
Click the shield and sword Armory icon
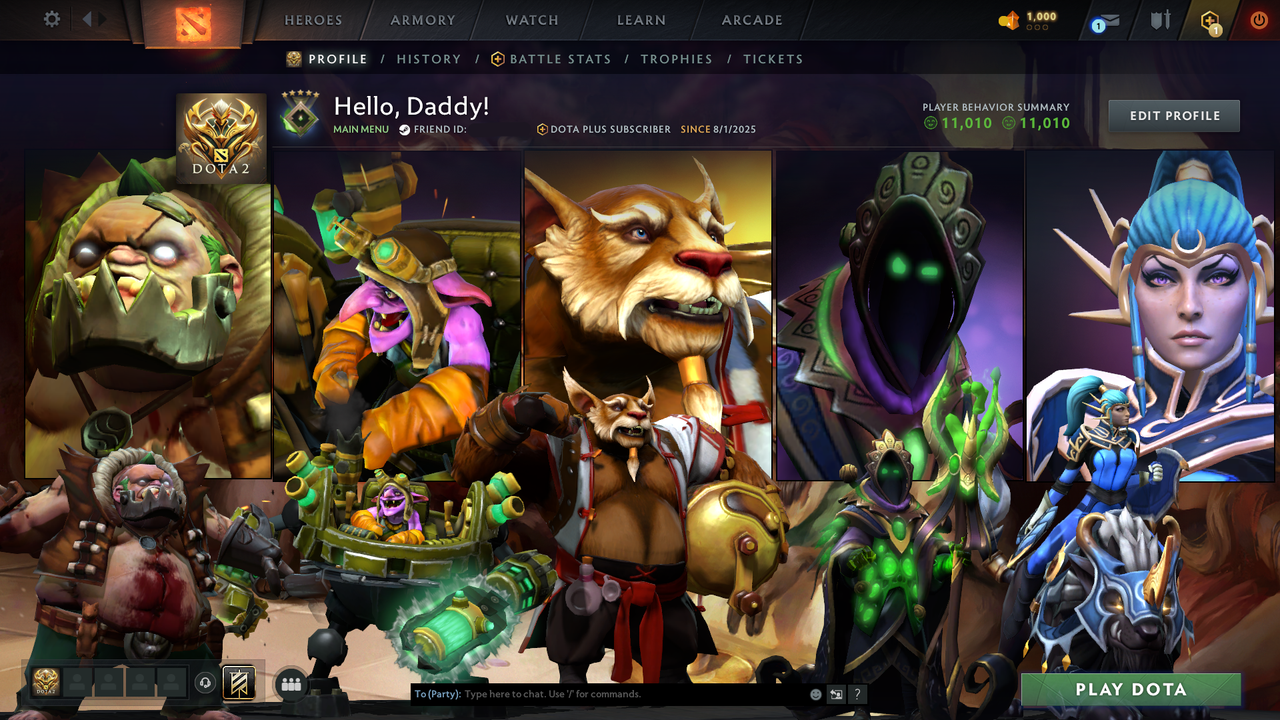(x=1161, y=20)
